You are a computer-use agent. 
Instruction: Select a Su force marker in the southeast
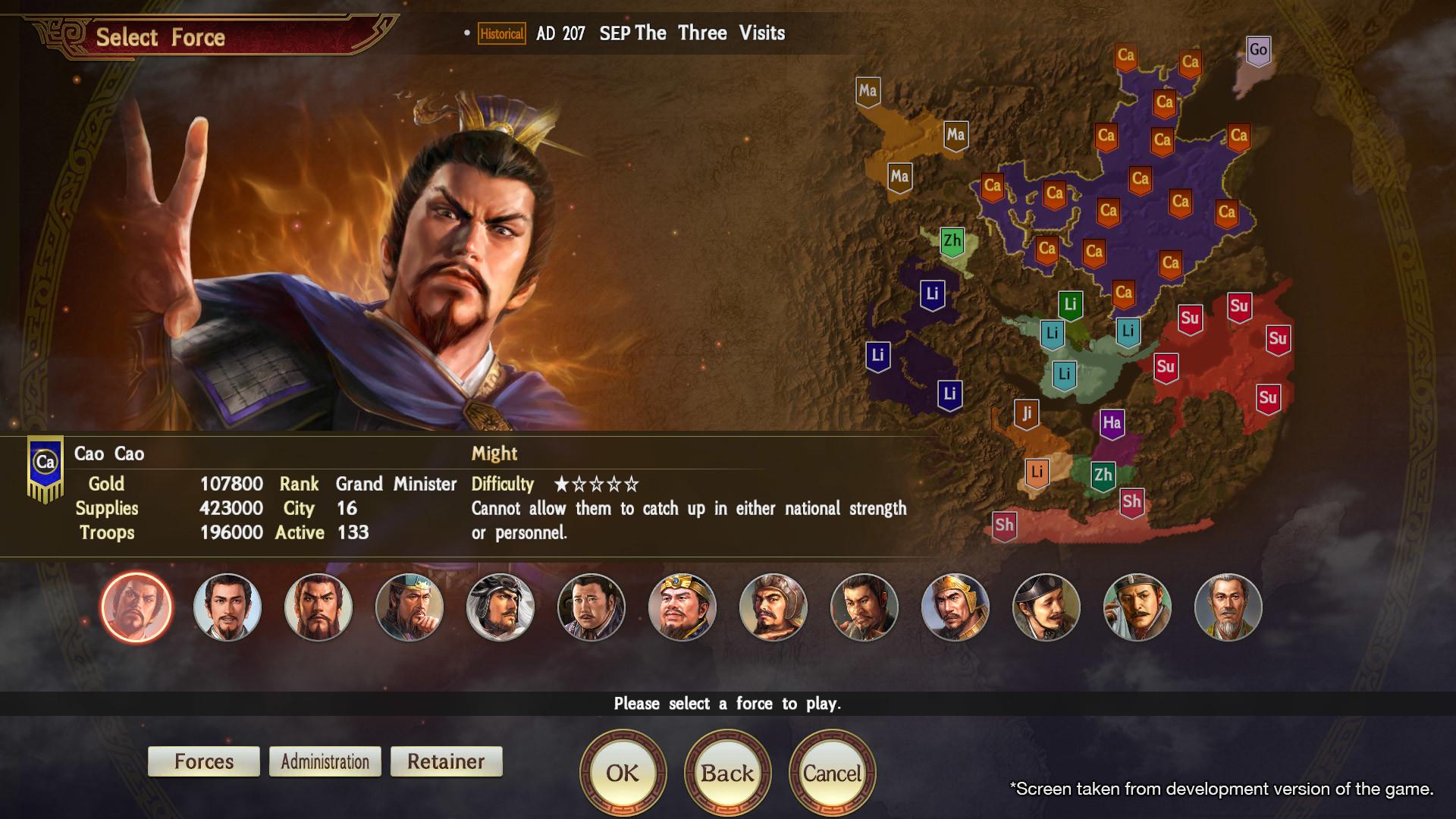(1191, 319)
